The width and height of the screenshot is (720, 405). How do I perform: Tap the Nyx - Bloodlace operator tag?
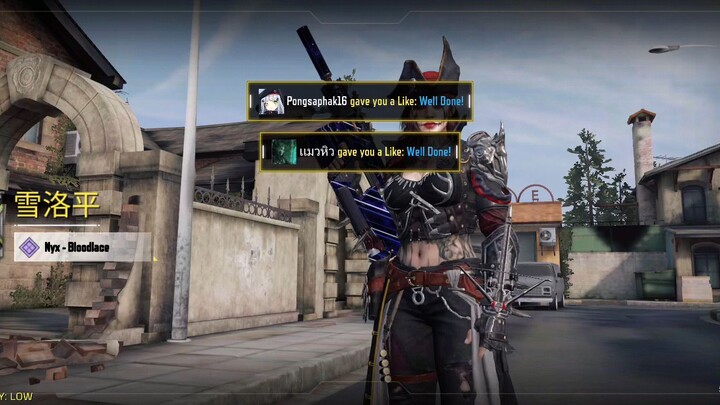[x=82, y=247]
